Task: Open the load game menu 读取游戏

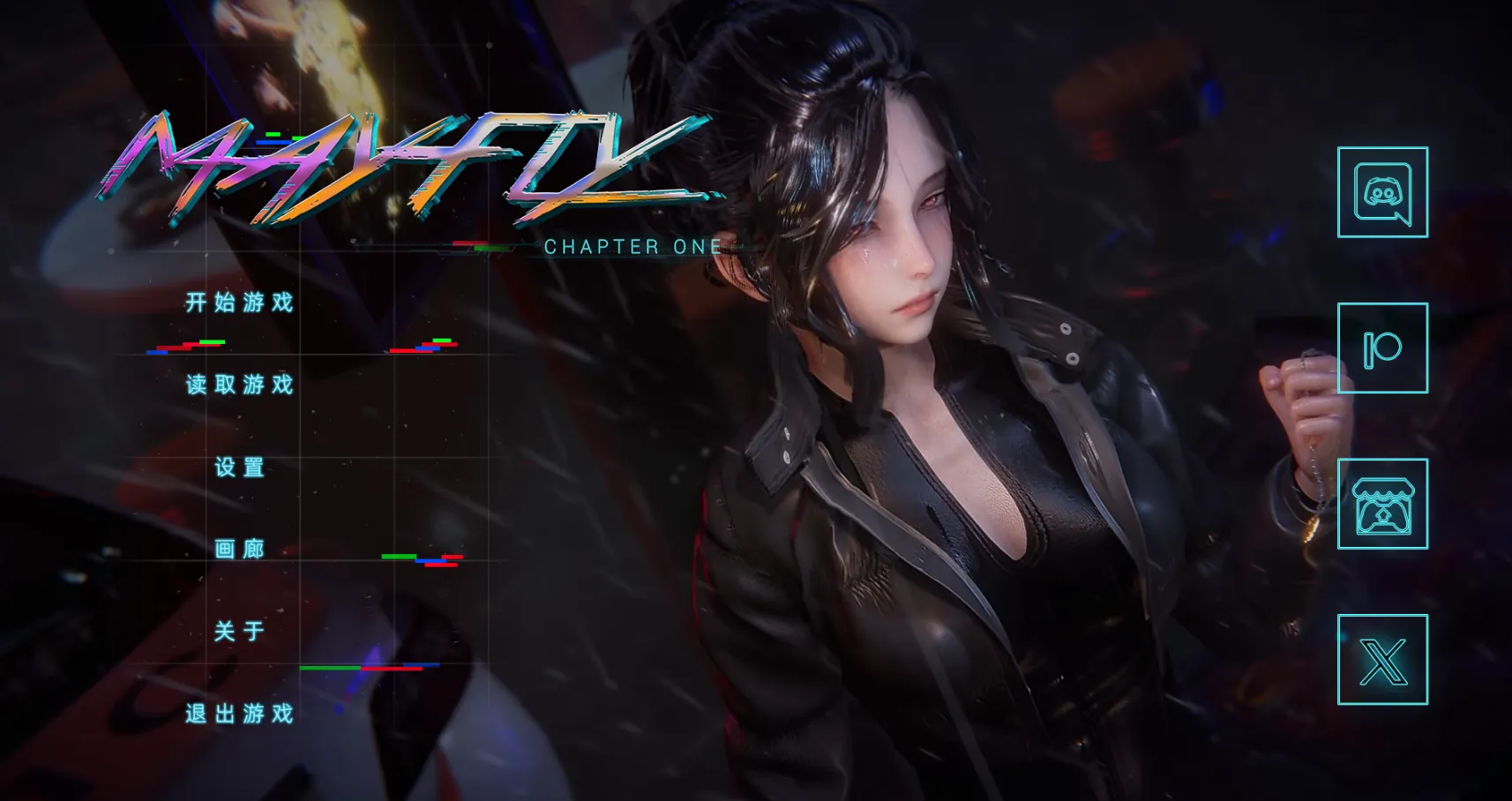Action: point(238,386)
